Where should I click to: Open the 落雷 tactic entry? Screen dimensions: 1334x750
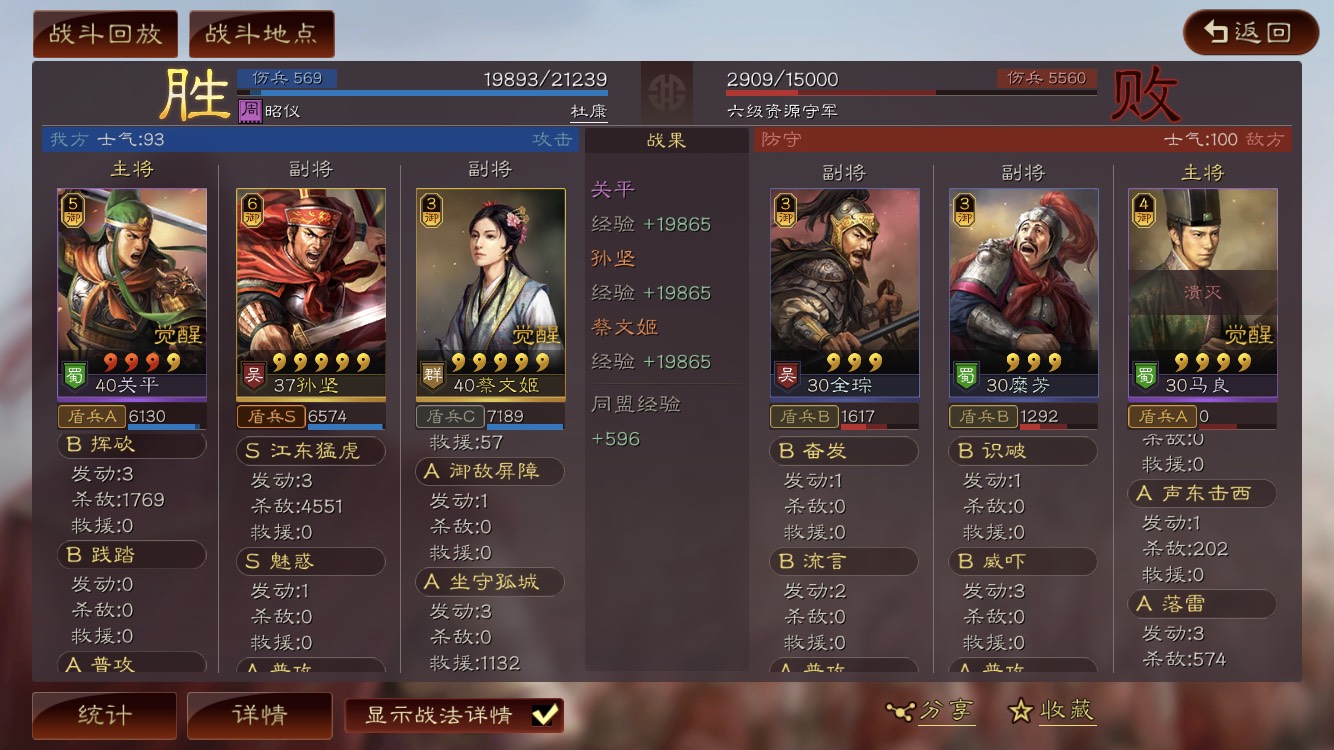tap(1202, 604)
